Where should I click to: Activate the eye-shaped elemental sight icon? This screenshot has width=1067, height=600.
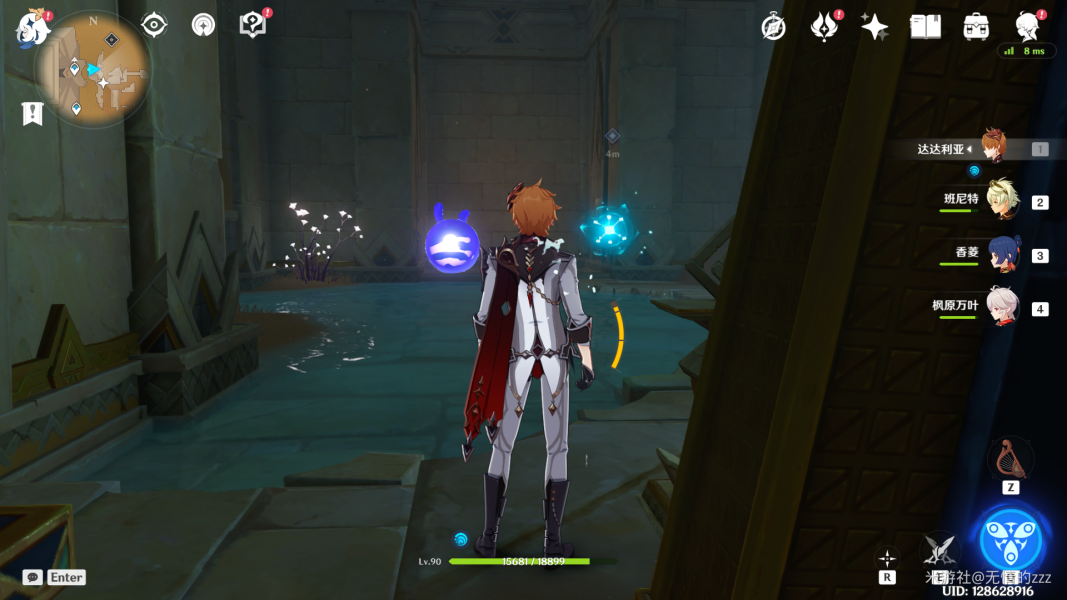click(x=154, y=25)
